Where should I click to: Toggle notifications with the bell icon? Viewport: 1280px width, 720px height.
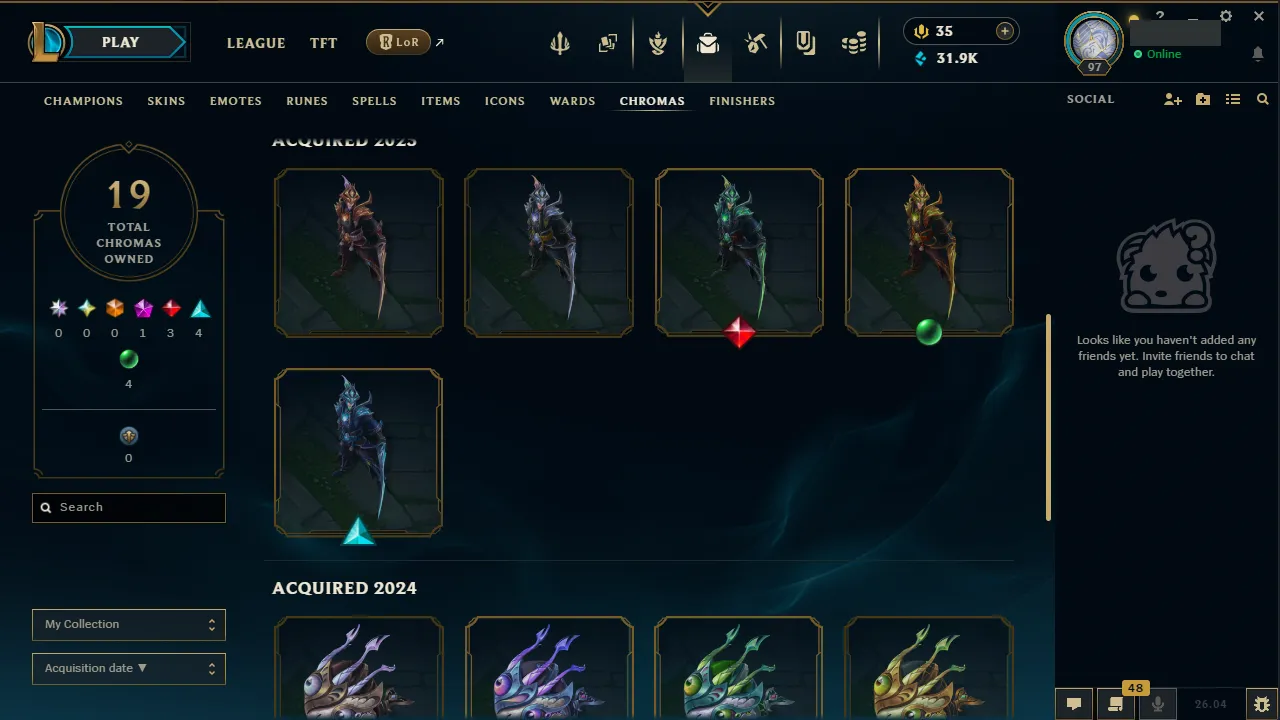(x=1257, y=54)
